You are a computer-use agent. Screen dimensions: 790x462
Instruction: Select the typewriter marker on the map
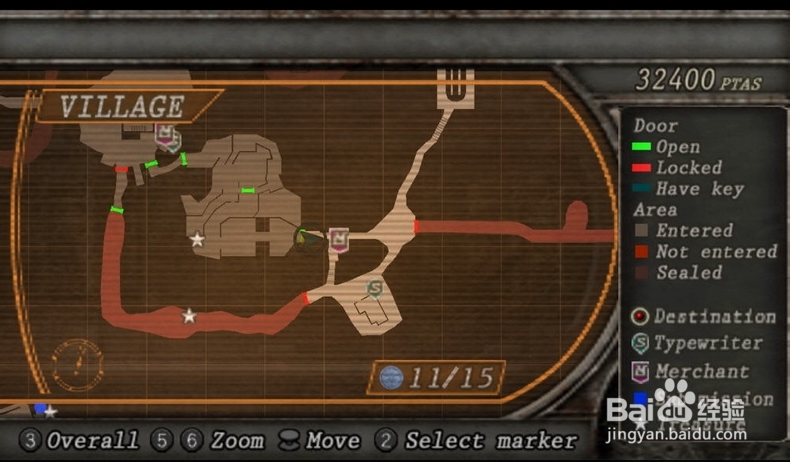374,289
